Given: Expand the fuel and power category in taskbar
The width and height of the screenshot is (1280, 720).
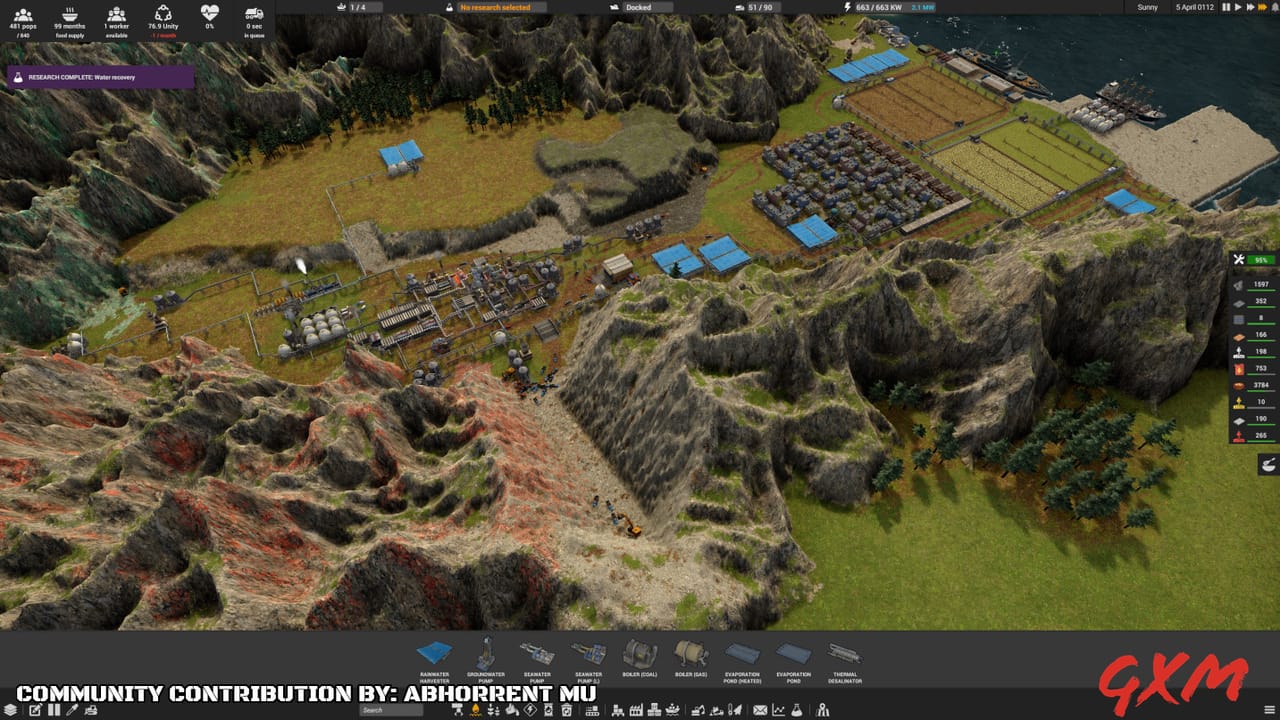Looking at the screenshot, I should [477, 712].
